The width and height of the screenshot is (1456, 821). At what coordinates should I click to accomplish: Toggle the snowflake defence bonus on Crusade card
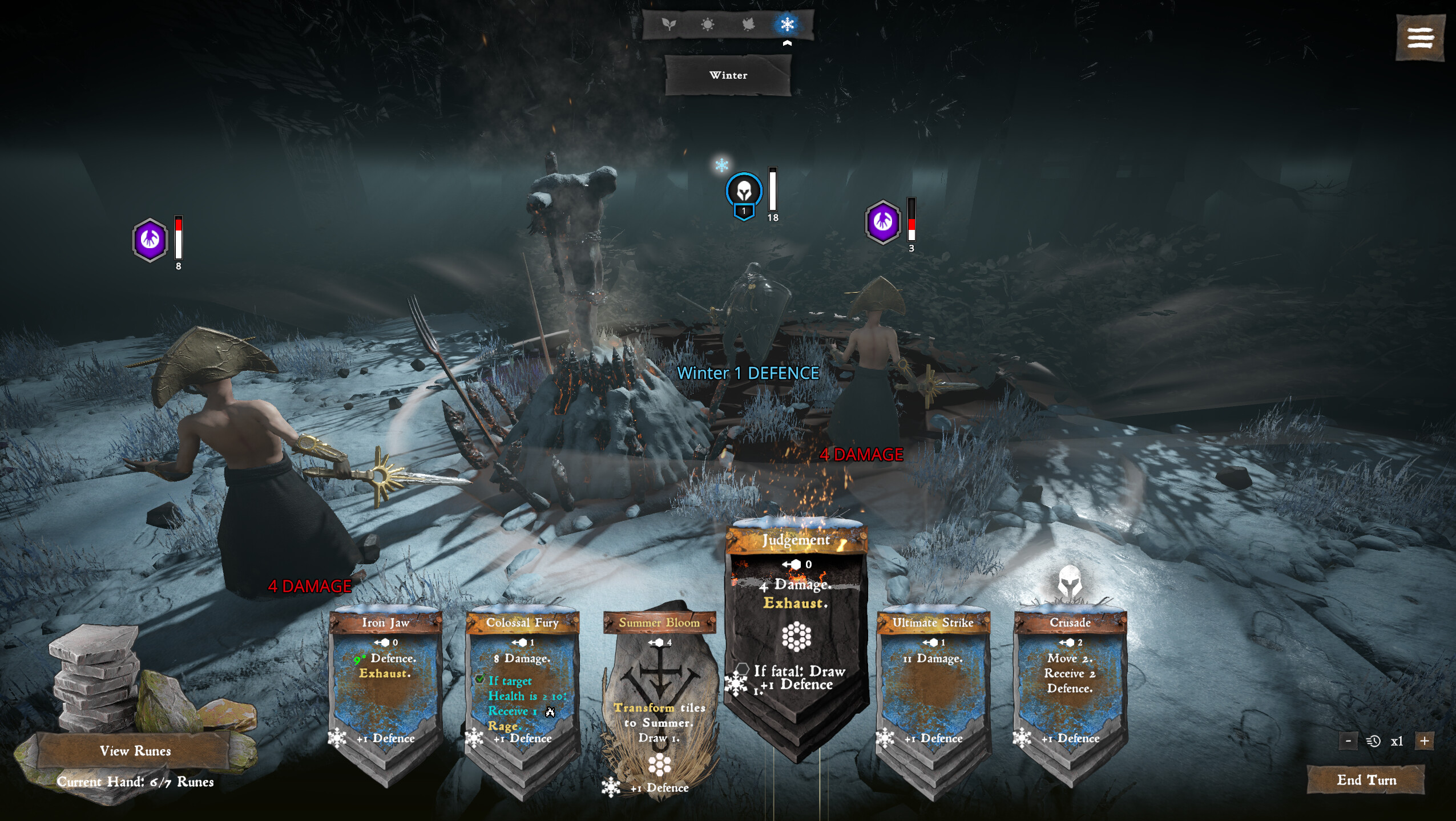1023,738
